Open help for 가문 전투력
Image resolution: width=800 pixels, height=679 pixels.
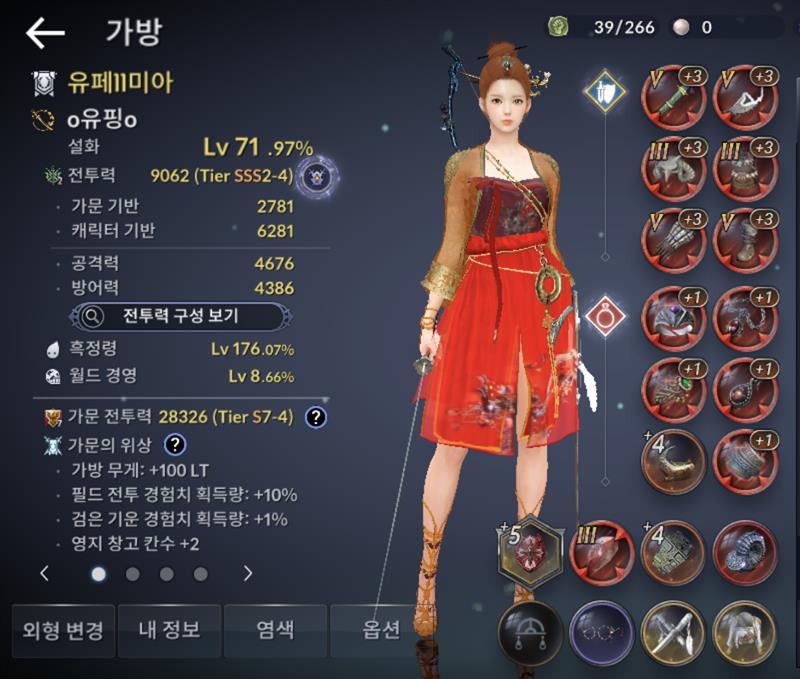316,417
